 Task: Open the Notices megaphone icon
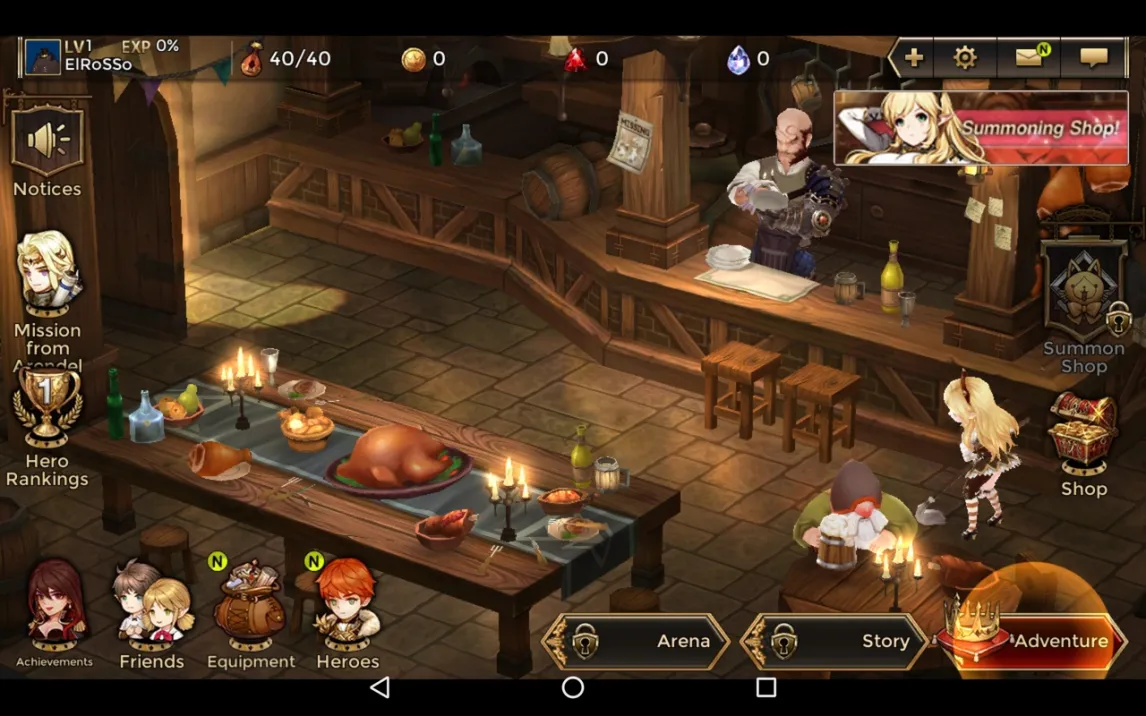pyautogui.click(x=47, y=143)
